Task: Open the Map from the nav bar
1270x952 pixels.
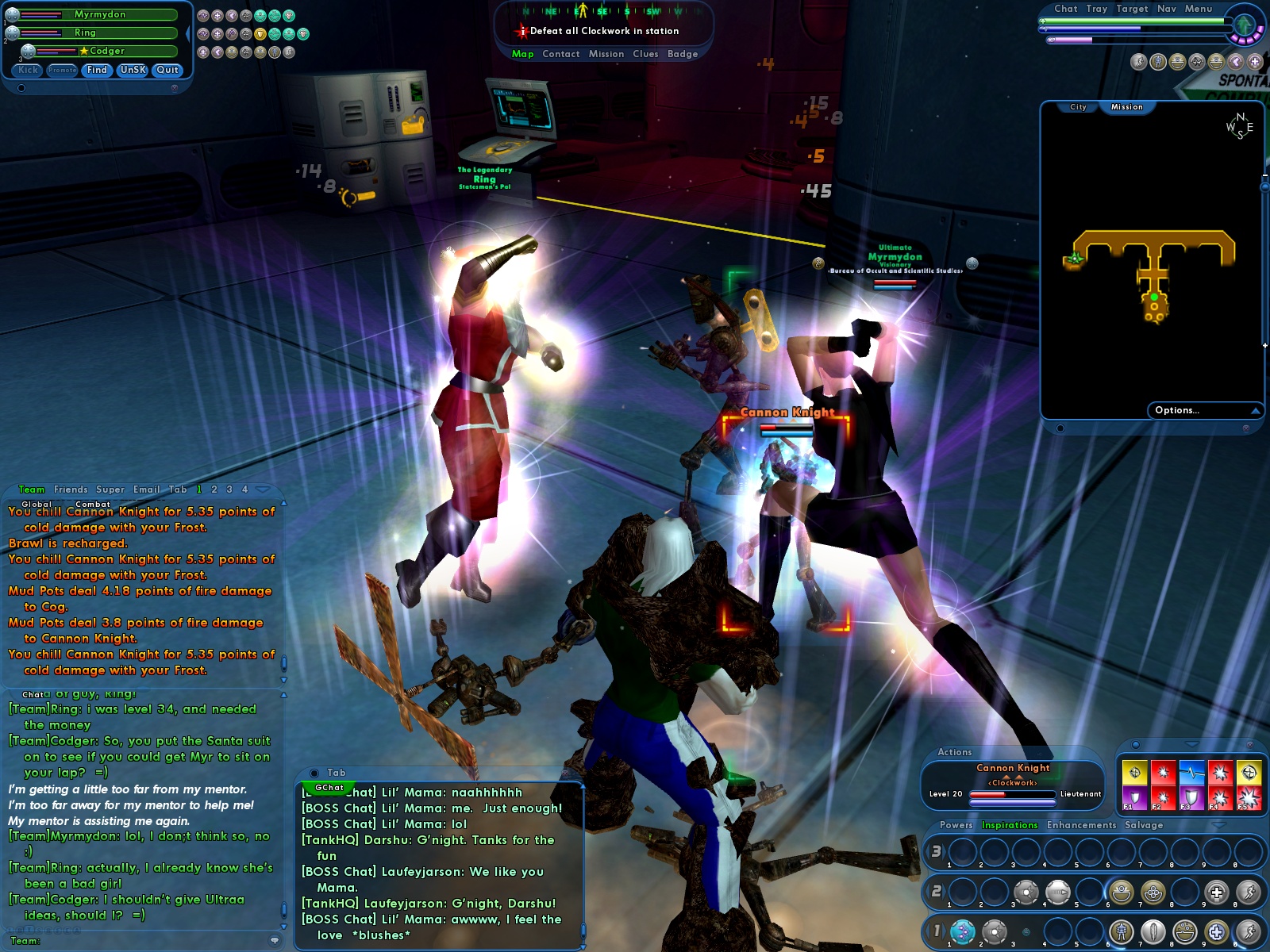Action: pos(522,54)
